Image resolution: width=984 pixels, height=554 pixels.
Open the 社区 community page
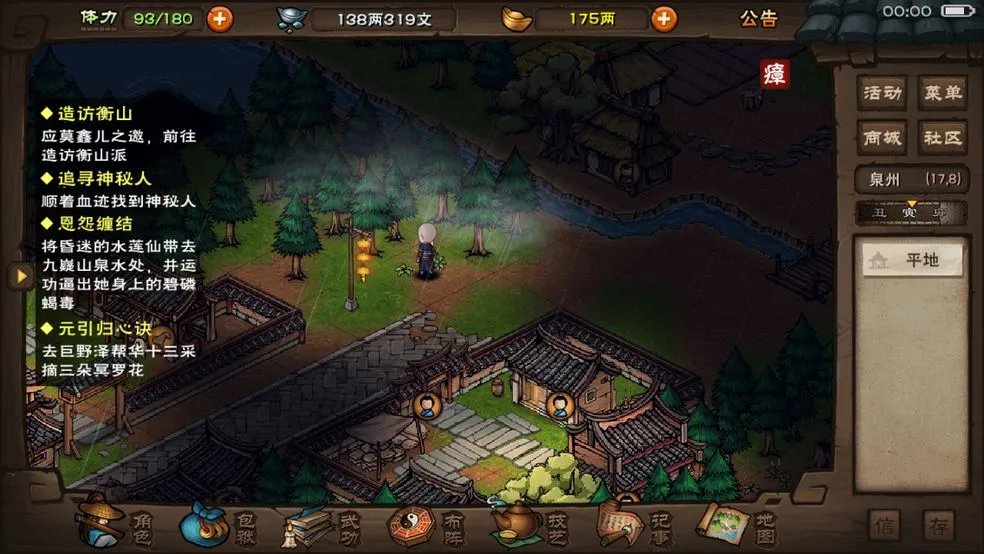pyautogui.click(x=942, y=137)
